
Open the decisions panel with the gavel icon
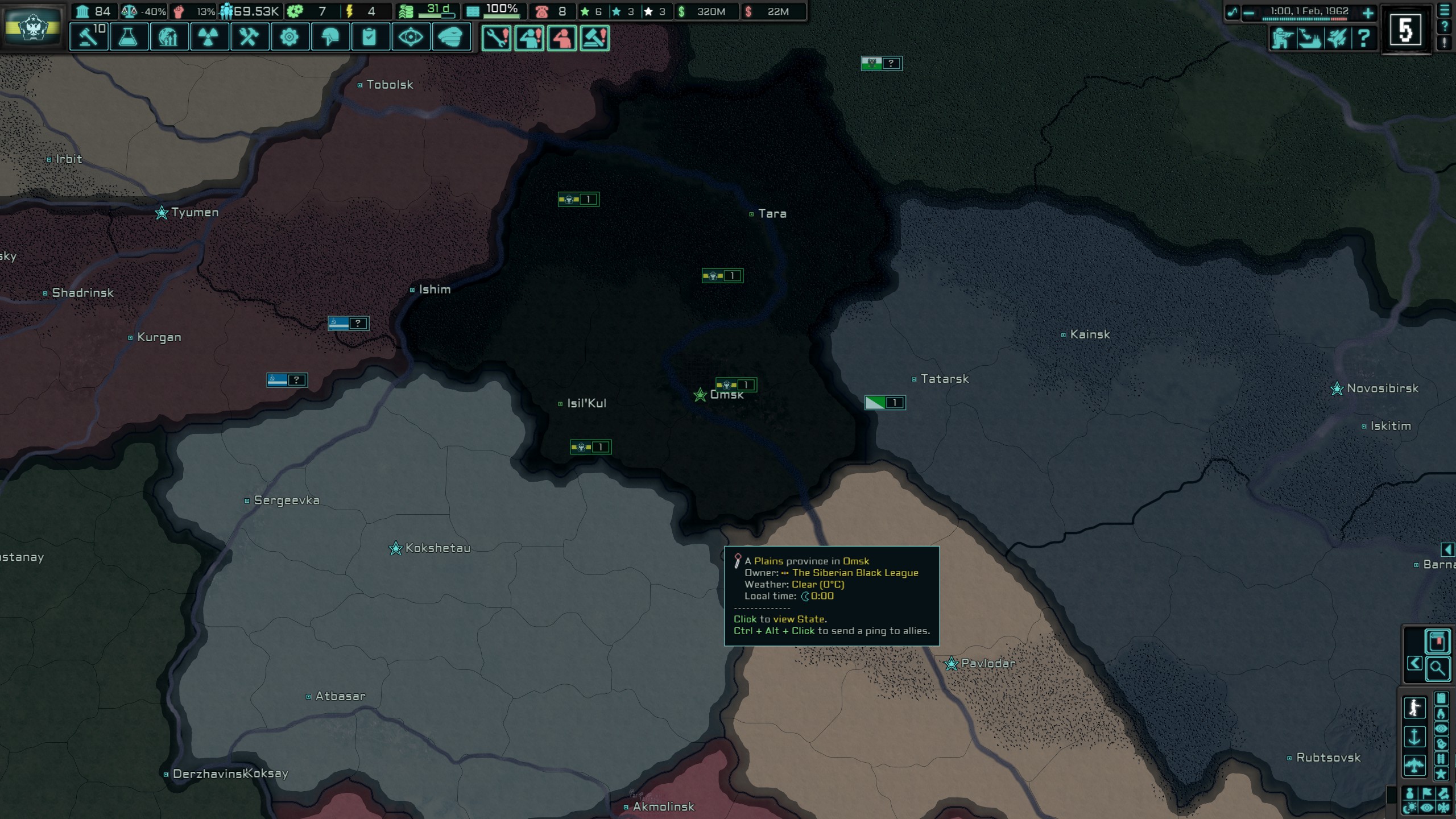[x=89, y=37]
